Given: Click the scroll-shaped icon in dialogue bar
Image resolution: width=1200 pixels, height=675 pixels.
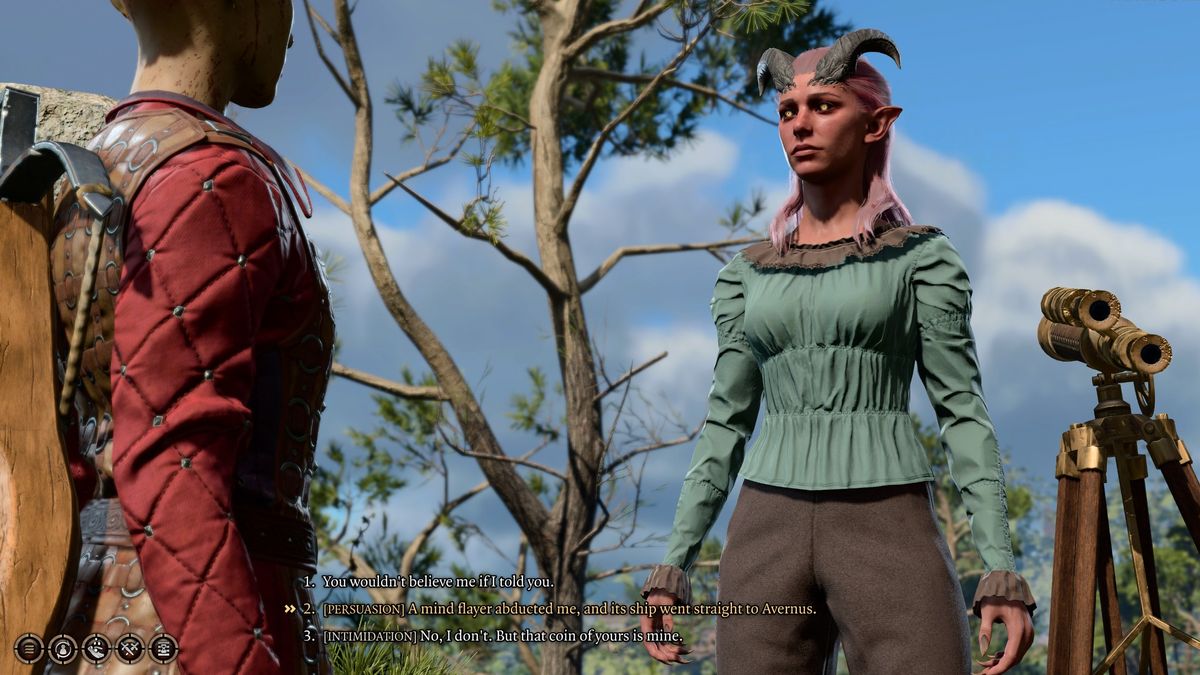Looking at the screenshot, I should pyautogui.click(x=163, y=648).
